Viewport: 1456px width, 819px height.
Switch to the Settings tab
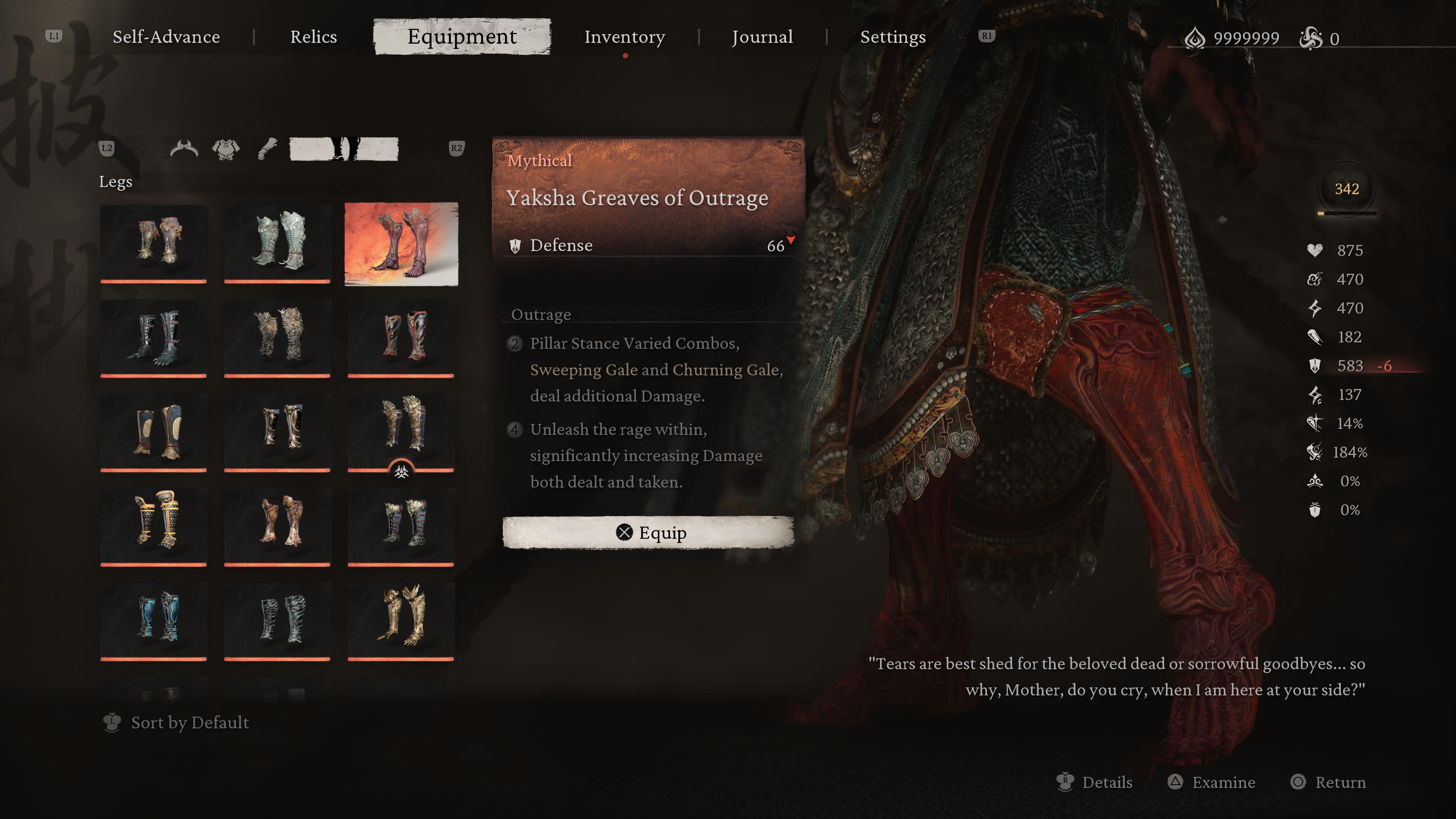click(x=893, y=37)
